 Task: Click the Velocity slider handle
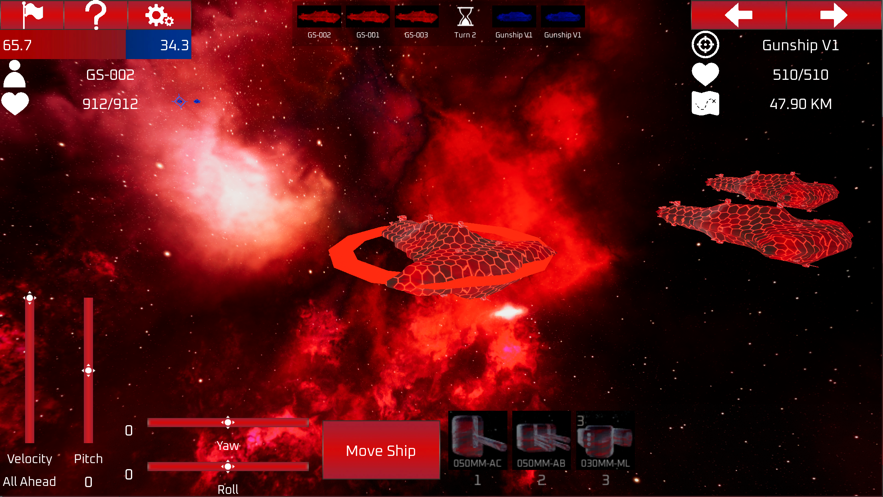coord(30,298)
